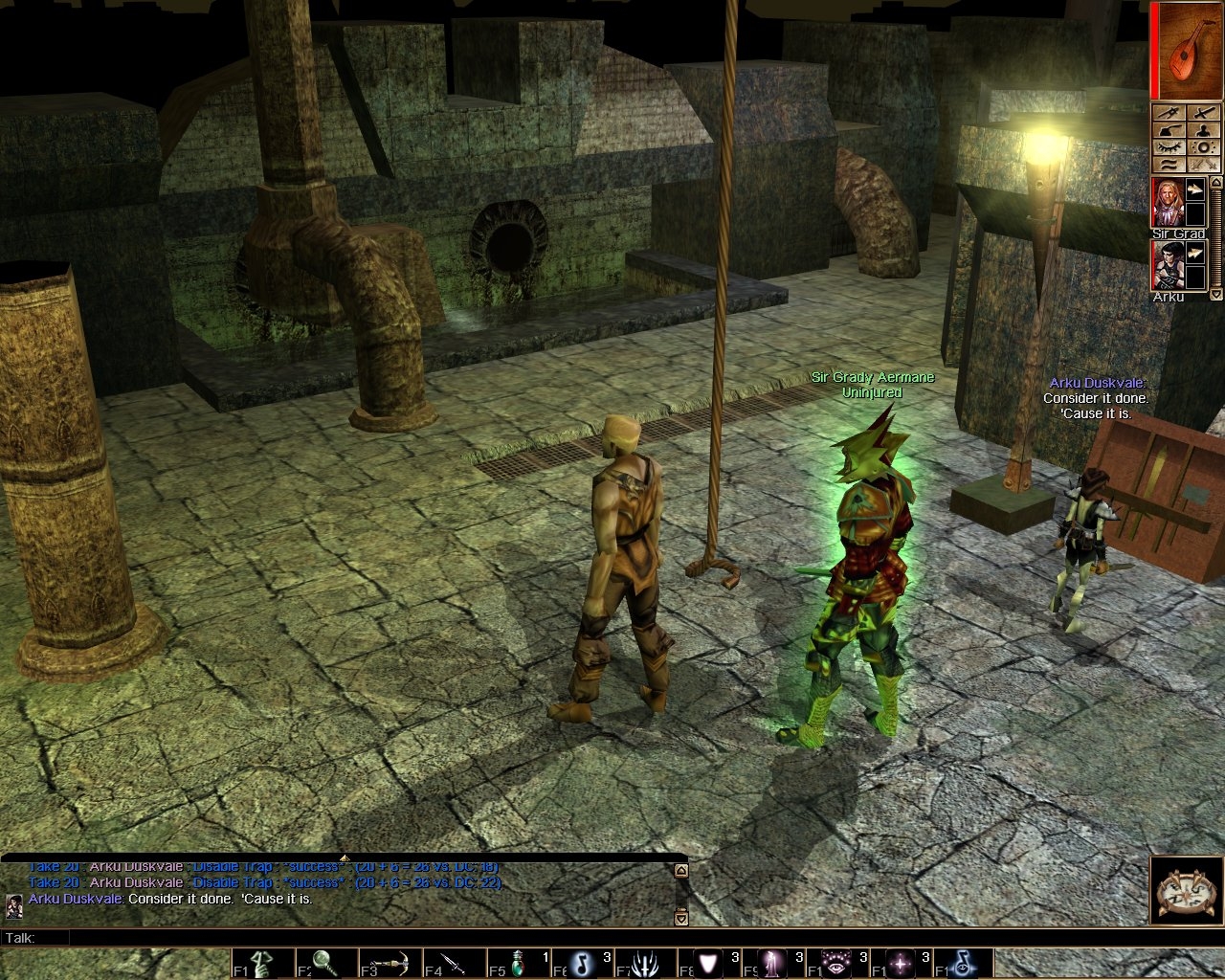Image resolution: width=1225 pixels, height=980 pixels.
Task: Activate the magnifying glass search quickslot
Action: tap(327, 963)
